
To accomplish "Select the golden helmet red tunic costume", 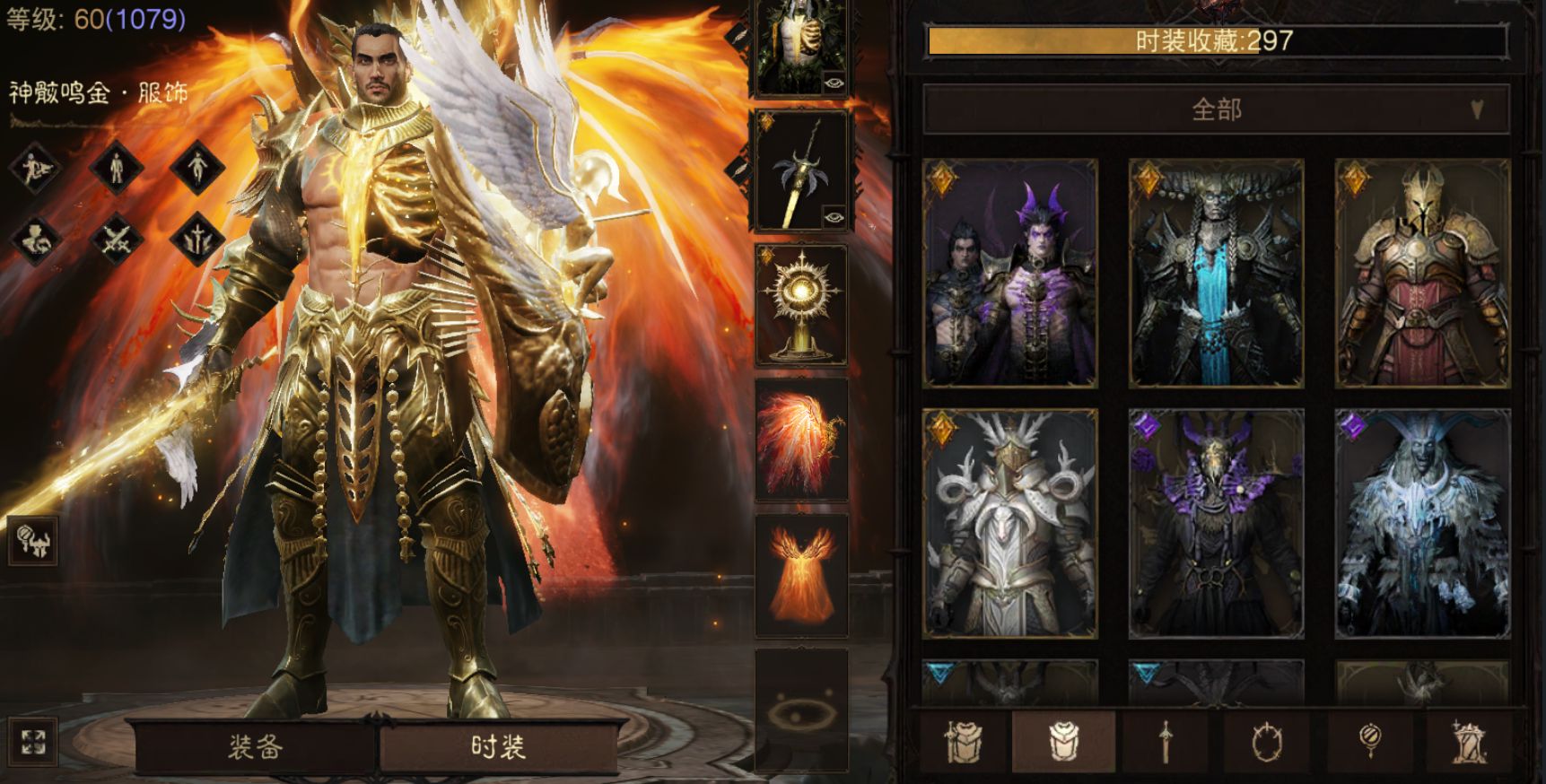I will coord(1422,274).
